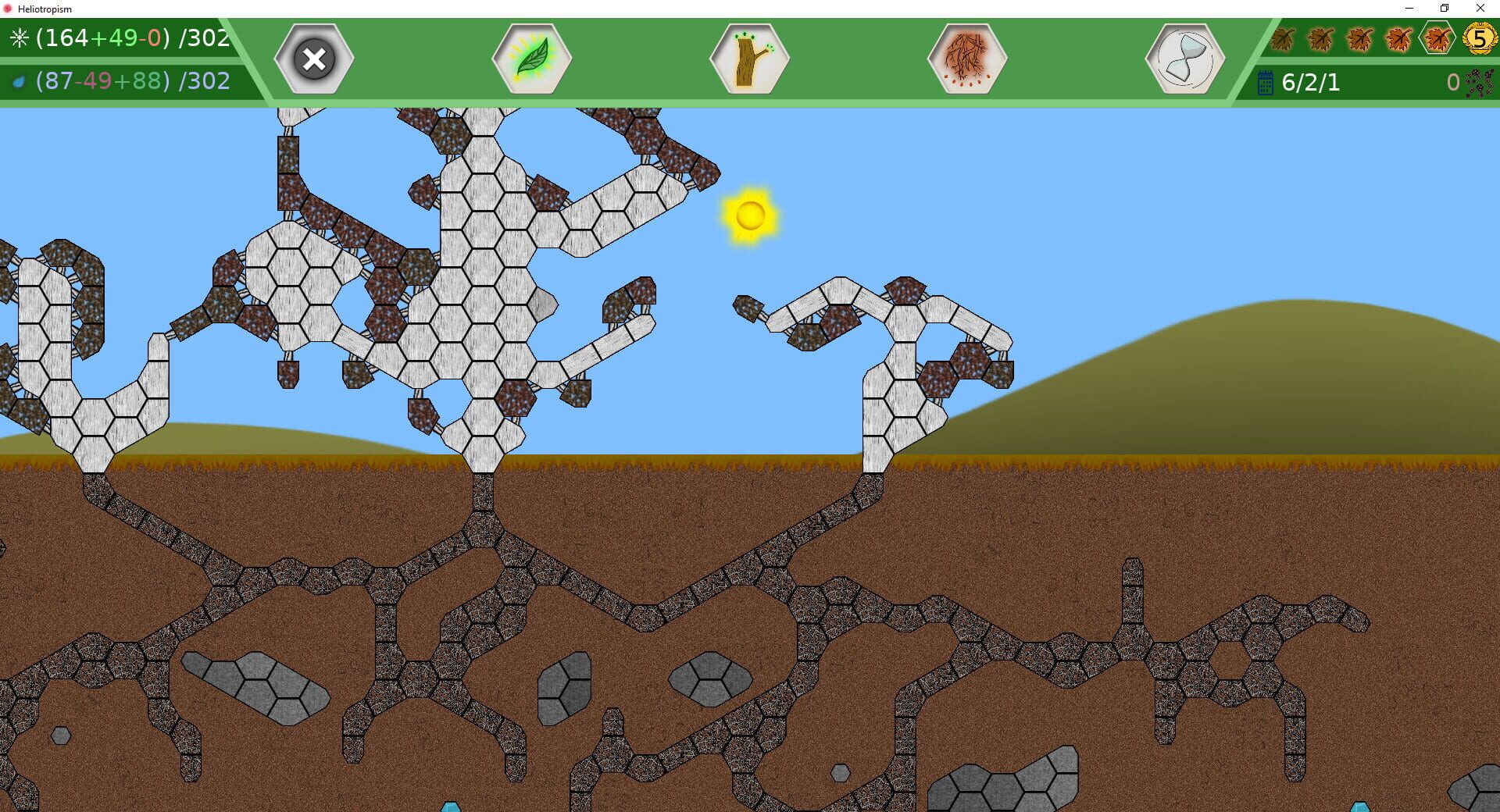Image resolution: width=1500 pixels, height=812 pixels.
Task: Click the gold medal showing 5
Action: coord(1479,37)
